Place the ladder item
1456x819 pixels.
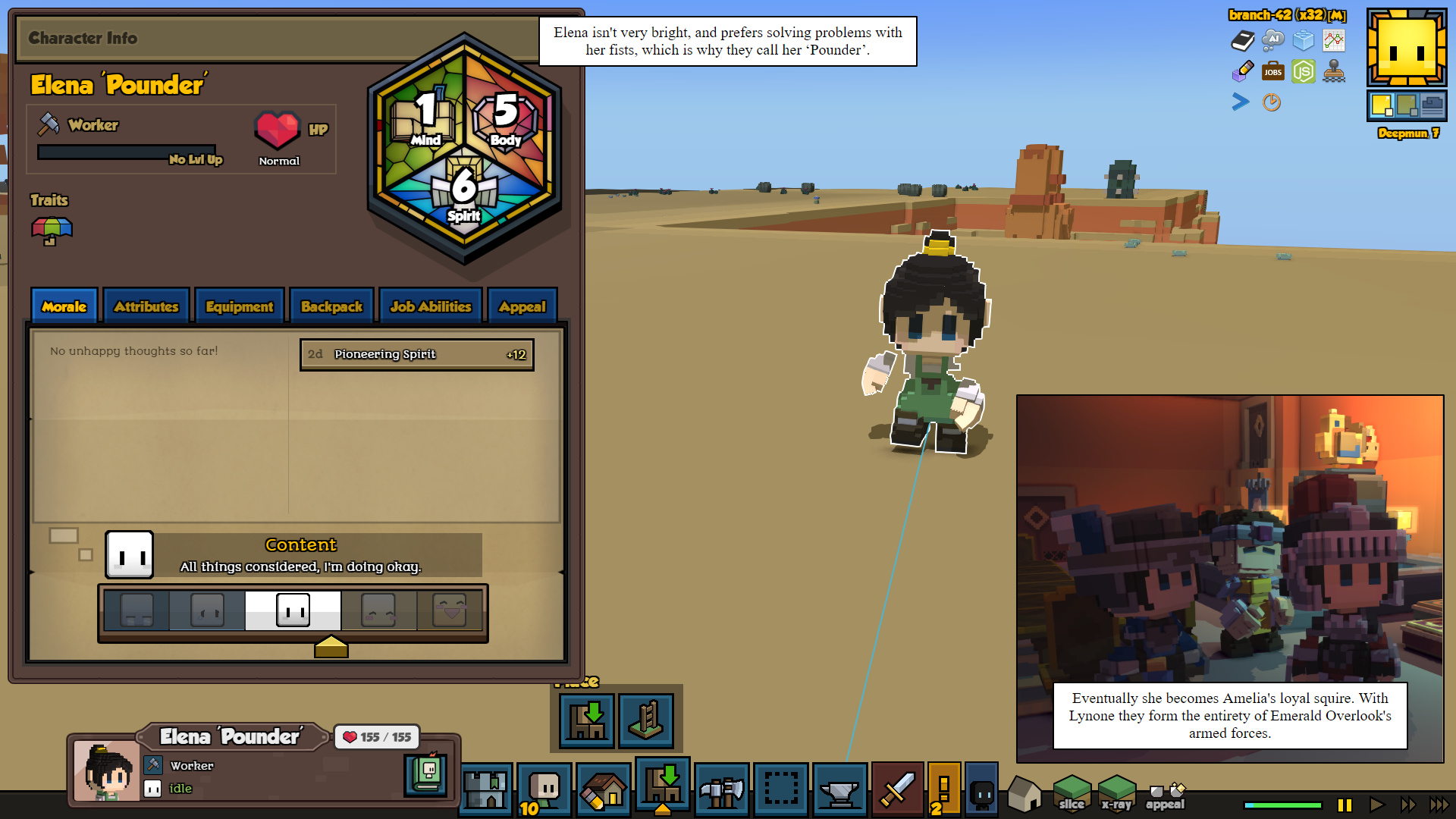point(646,720)
